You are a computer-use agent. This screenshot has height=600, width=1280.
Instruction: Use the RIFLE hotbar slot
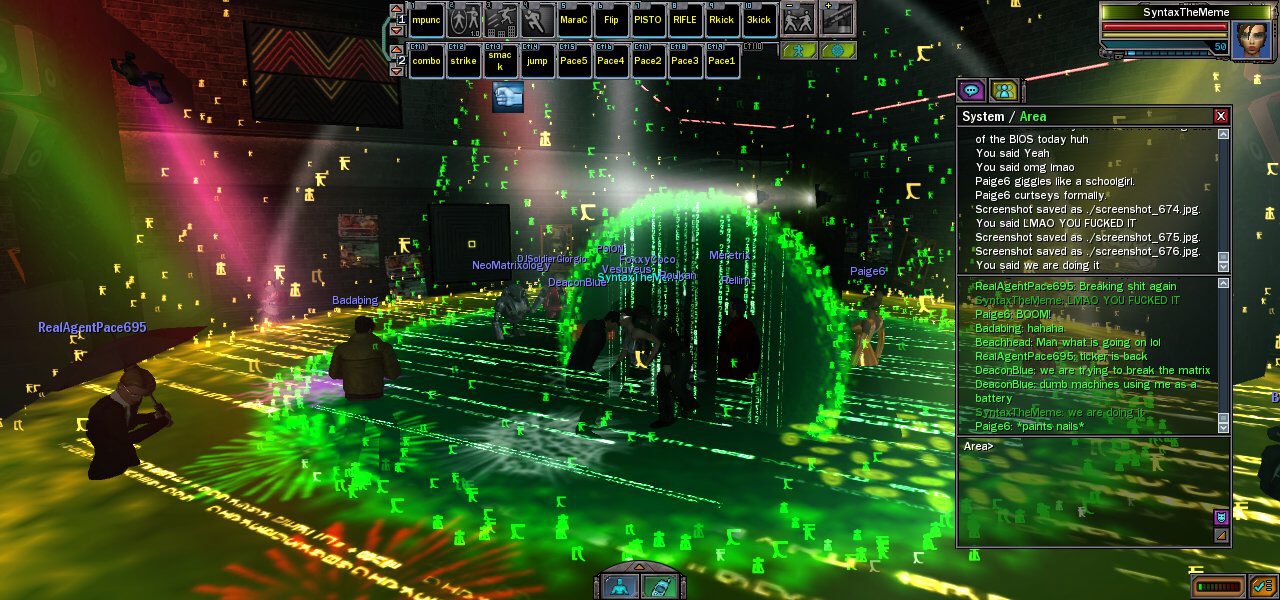tap(685, 20)
